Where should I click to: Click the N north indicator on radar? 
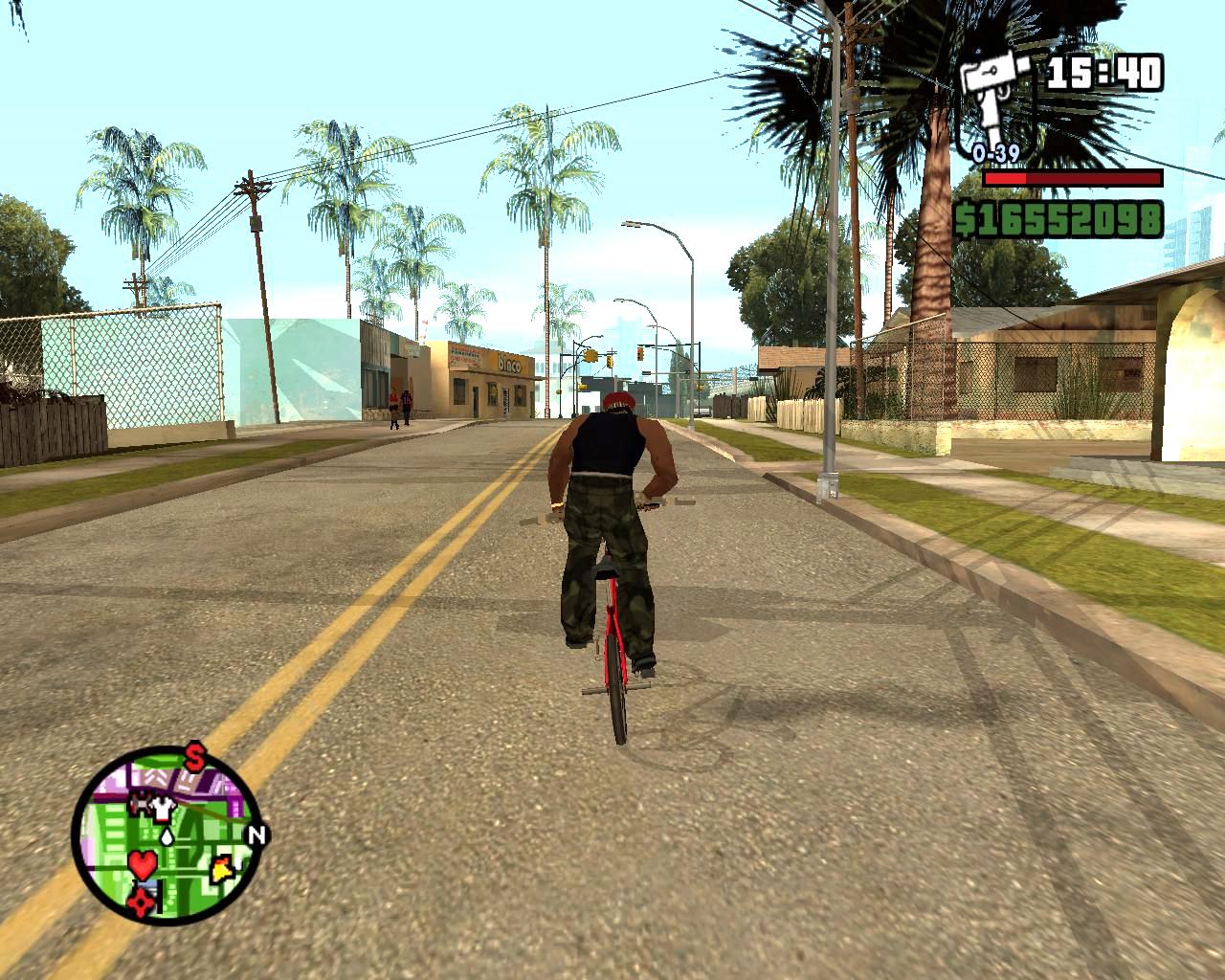click(256, 834)
